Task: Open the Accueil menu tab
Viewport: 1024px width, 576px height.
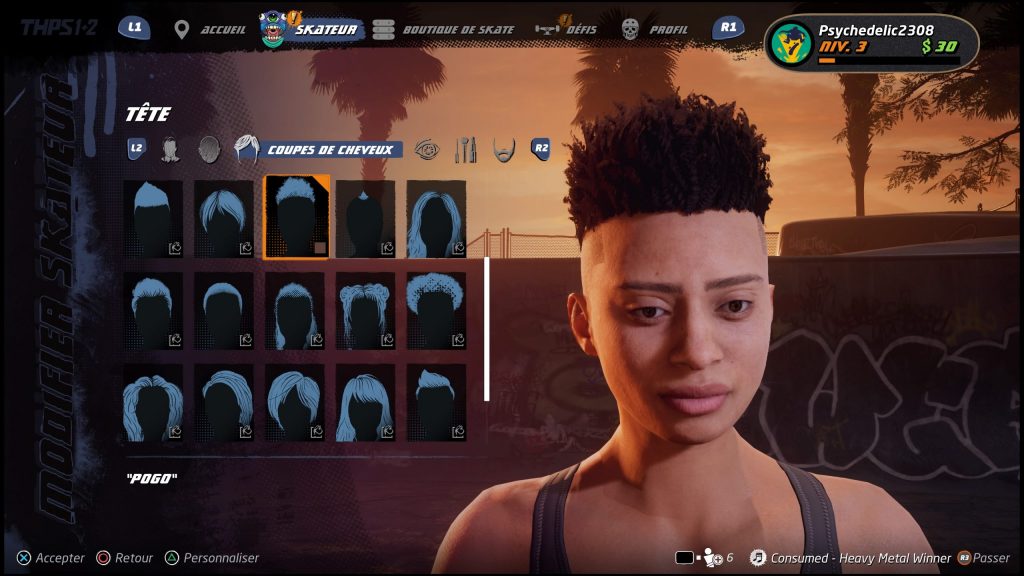Action: pos(211,29)
